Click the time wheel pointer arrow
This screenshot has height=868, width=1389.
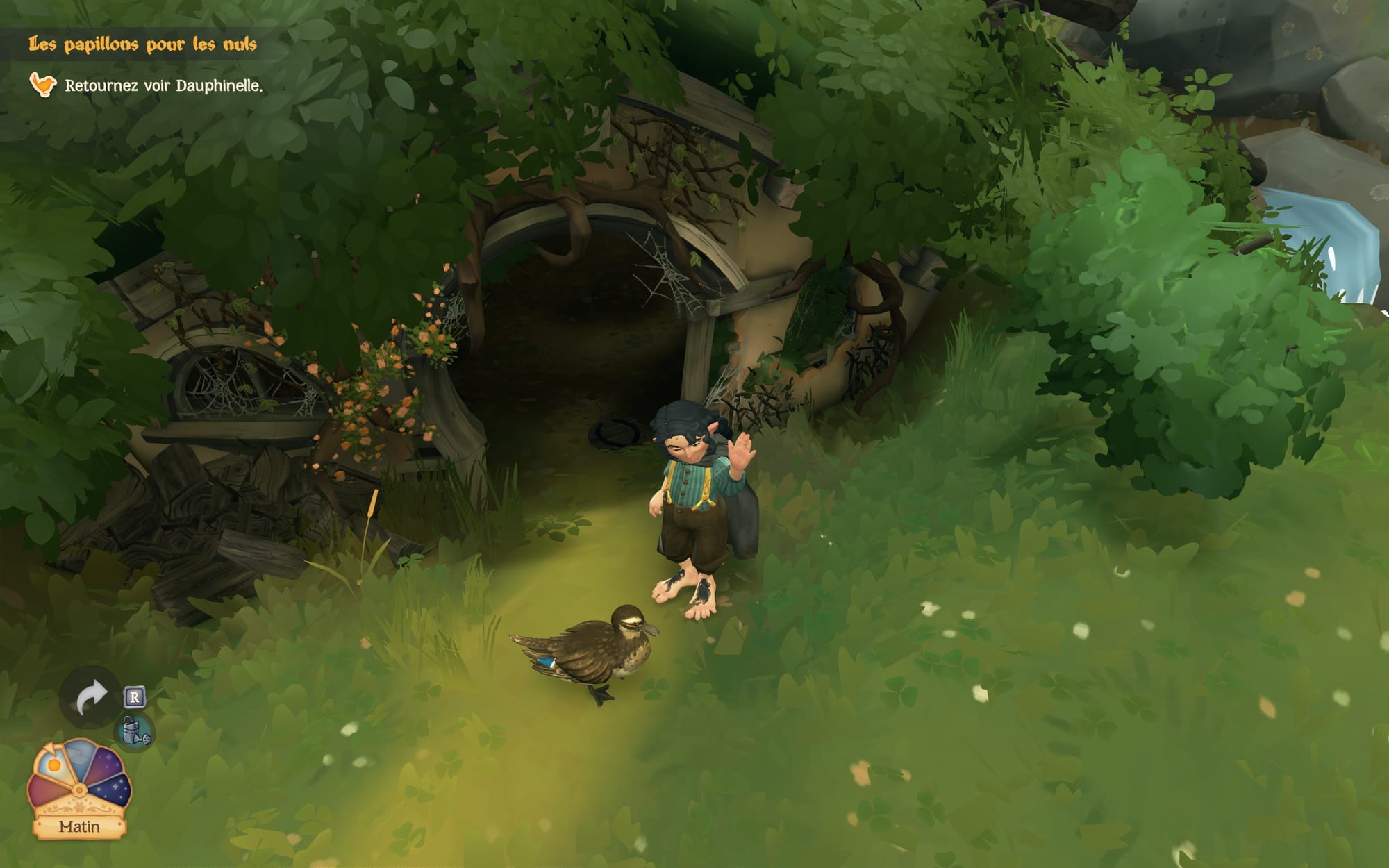pos(49,748)
